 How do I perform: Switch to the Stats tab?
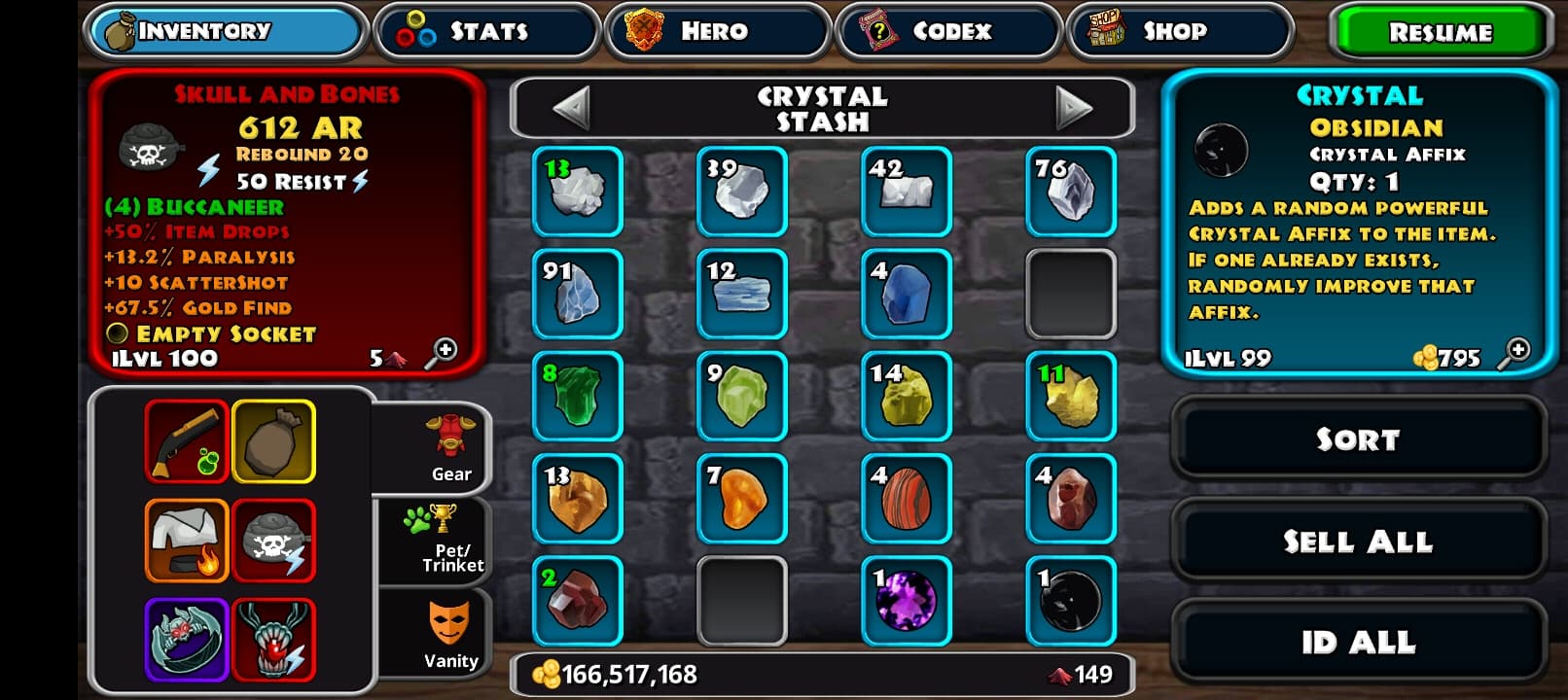point(485,31)
